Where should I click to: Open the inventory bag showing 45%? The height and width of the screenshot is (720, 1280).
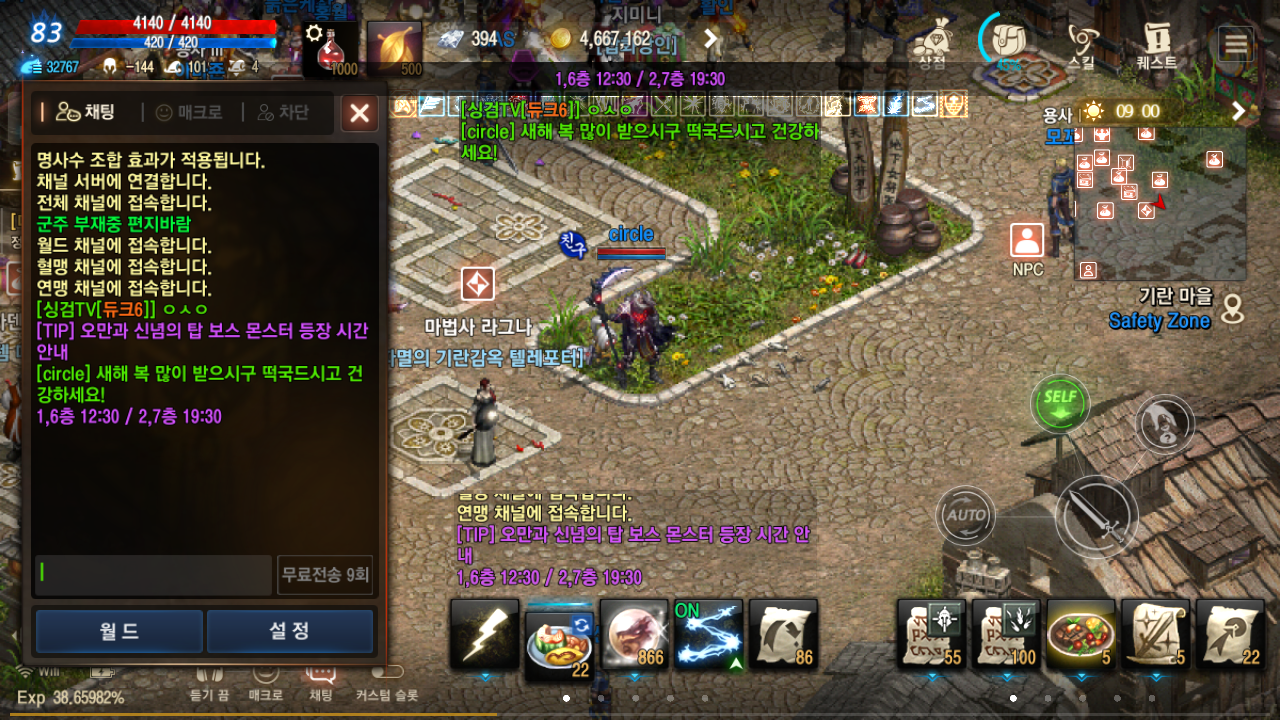pos(1007,40)
